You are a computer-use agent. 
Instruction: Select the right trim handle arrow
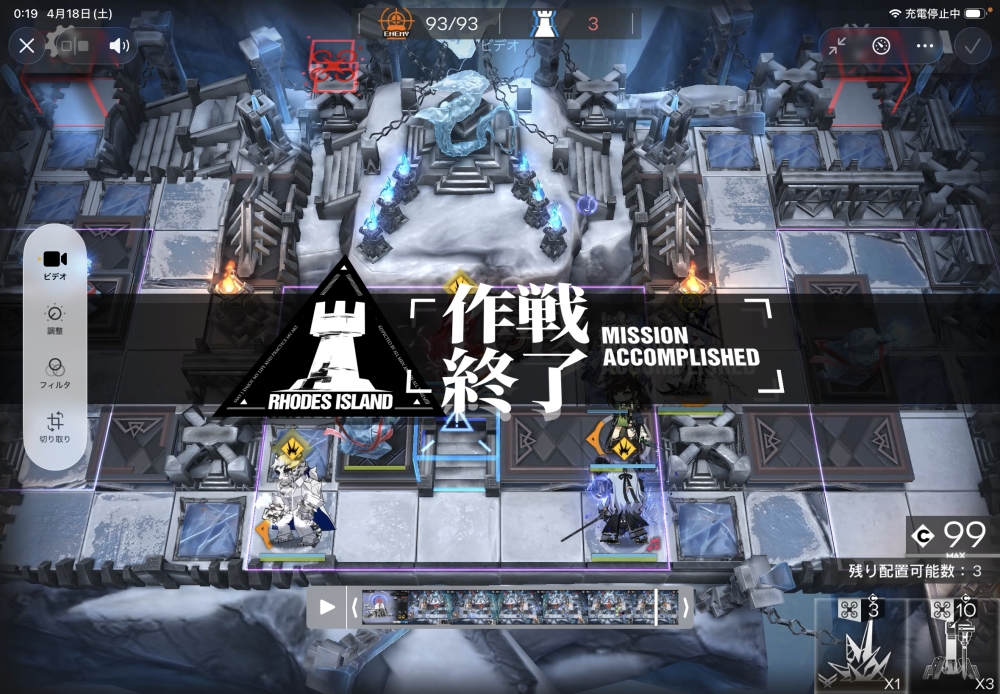685,607
